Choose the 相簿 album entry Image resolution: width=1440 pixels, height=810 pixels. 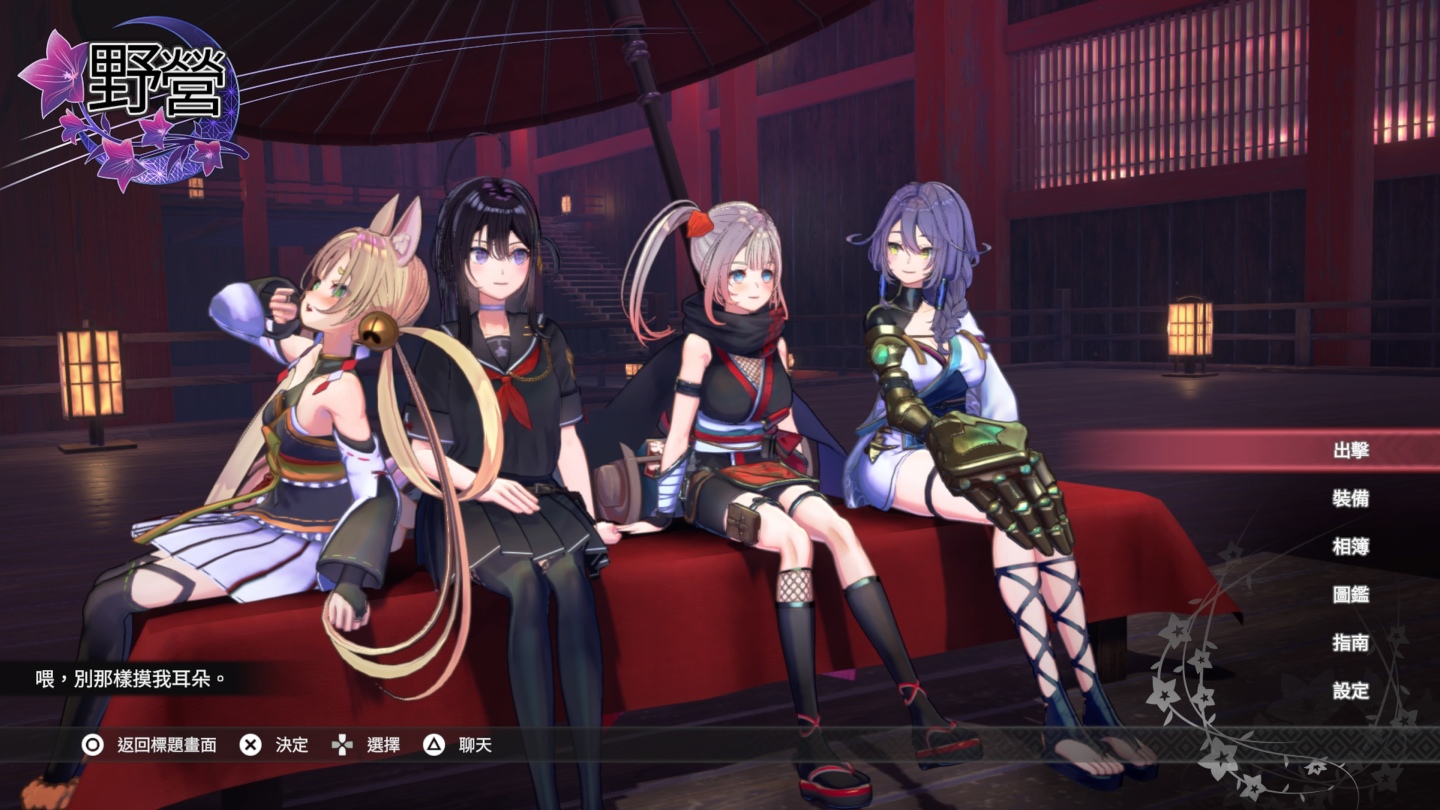tap(1350, 546)
